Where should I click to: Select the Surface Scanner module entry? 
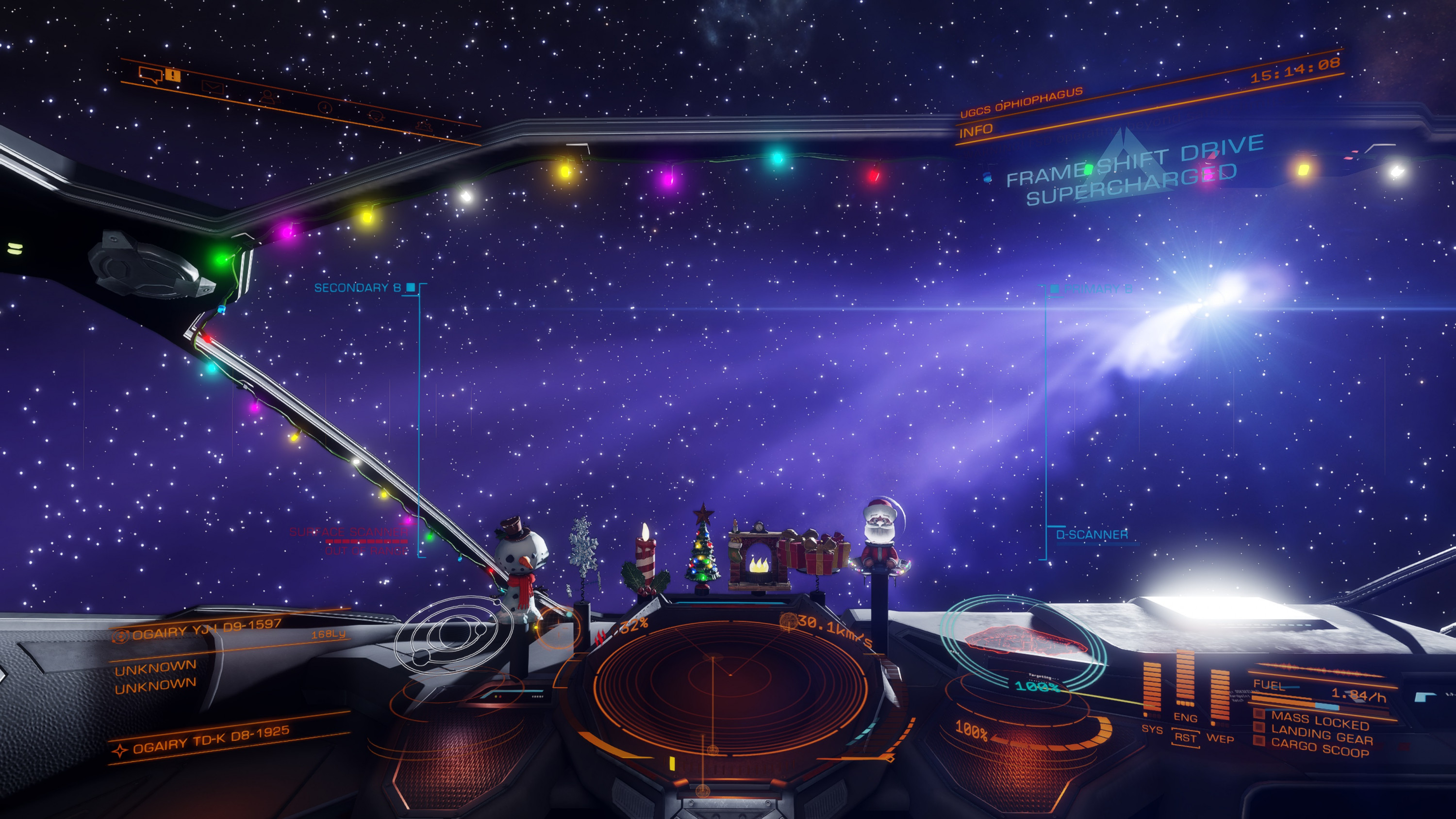click(x=349, y=532)
